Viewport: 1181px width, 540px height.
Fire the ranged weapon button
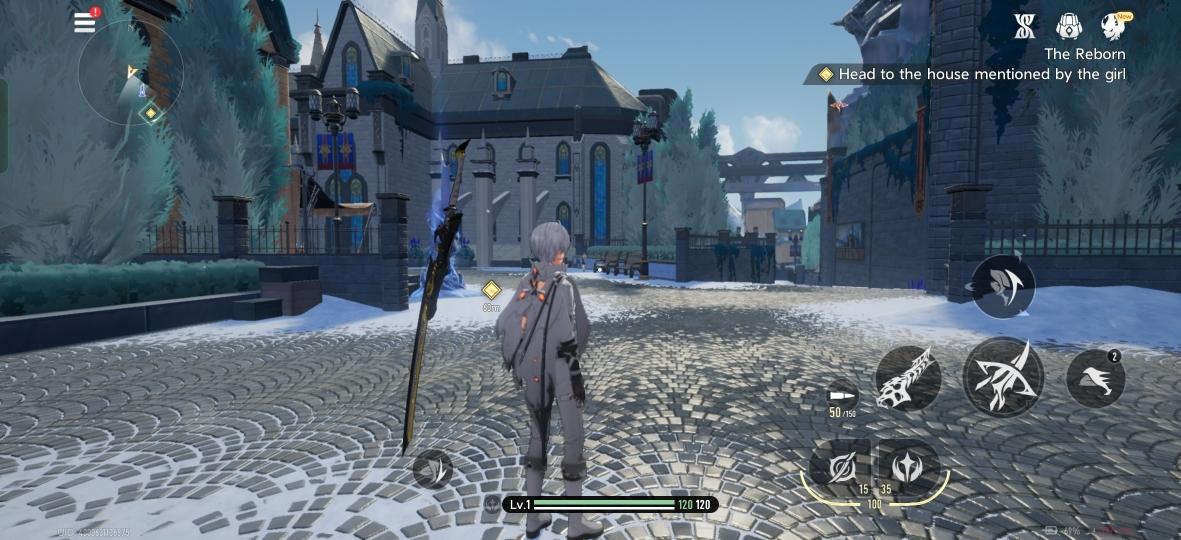point(908,379)
